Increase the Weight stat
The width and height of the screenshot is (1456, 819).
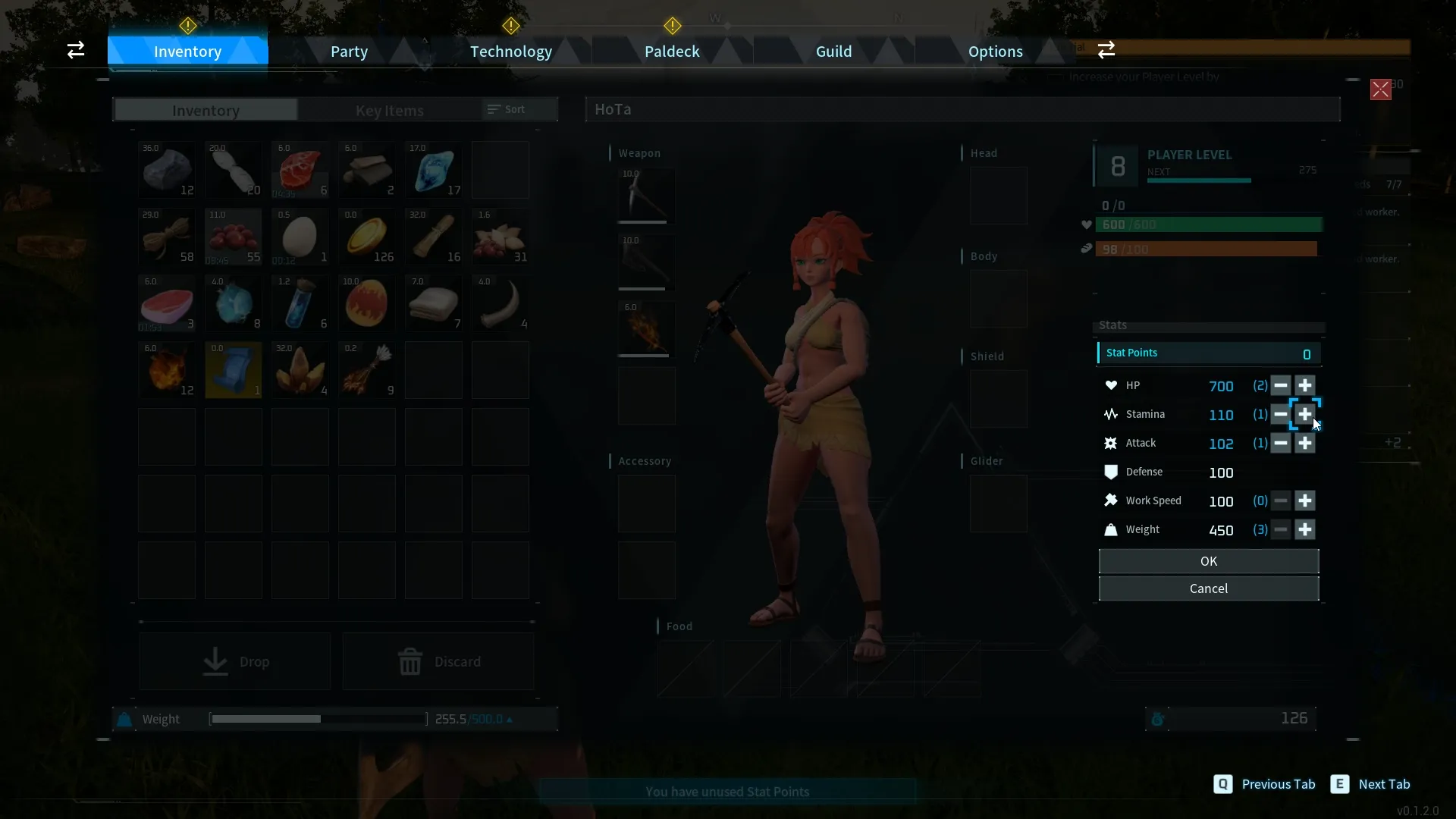click(x=1304, y=529)
